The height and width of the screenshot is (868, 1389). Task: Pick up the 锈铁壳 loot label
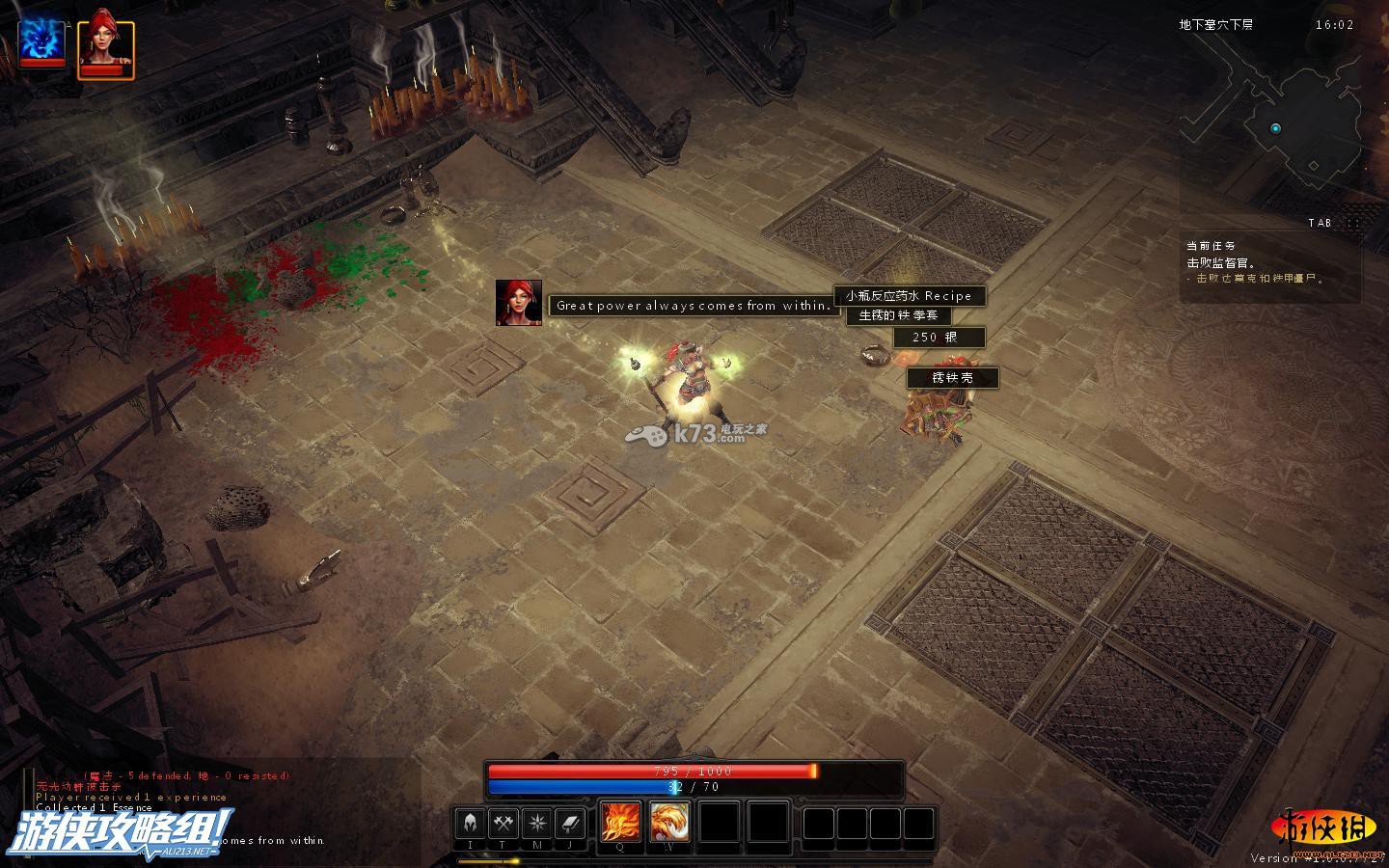(952, 378)
